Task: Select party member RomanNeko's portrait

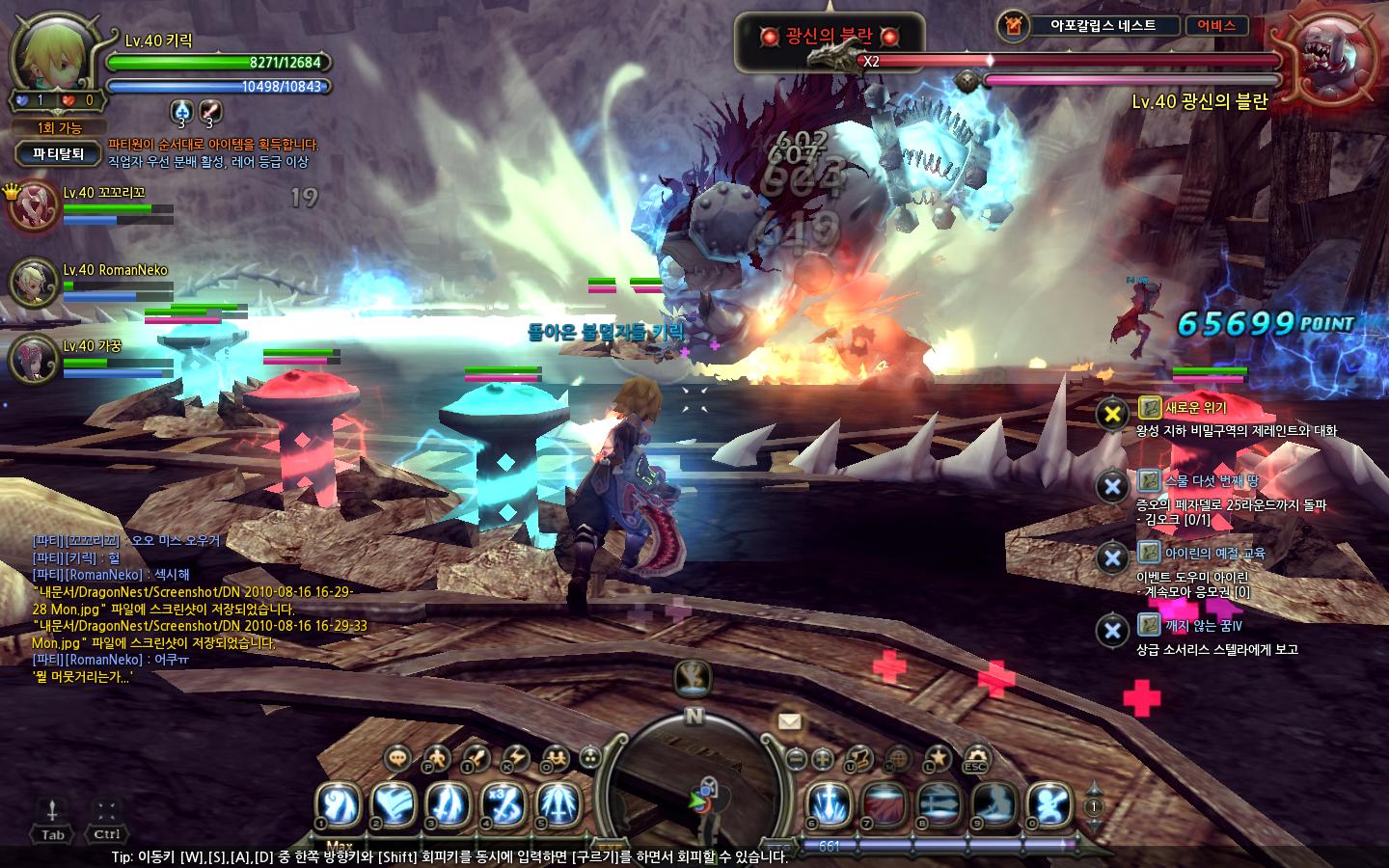Action: [x=34, y=281]
